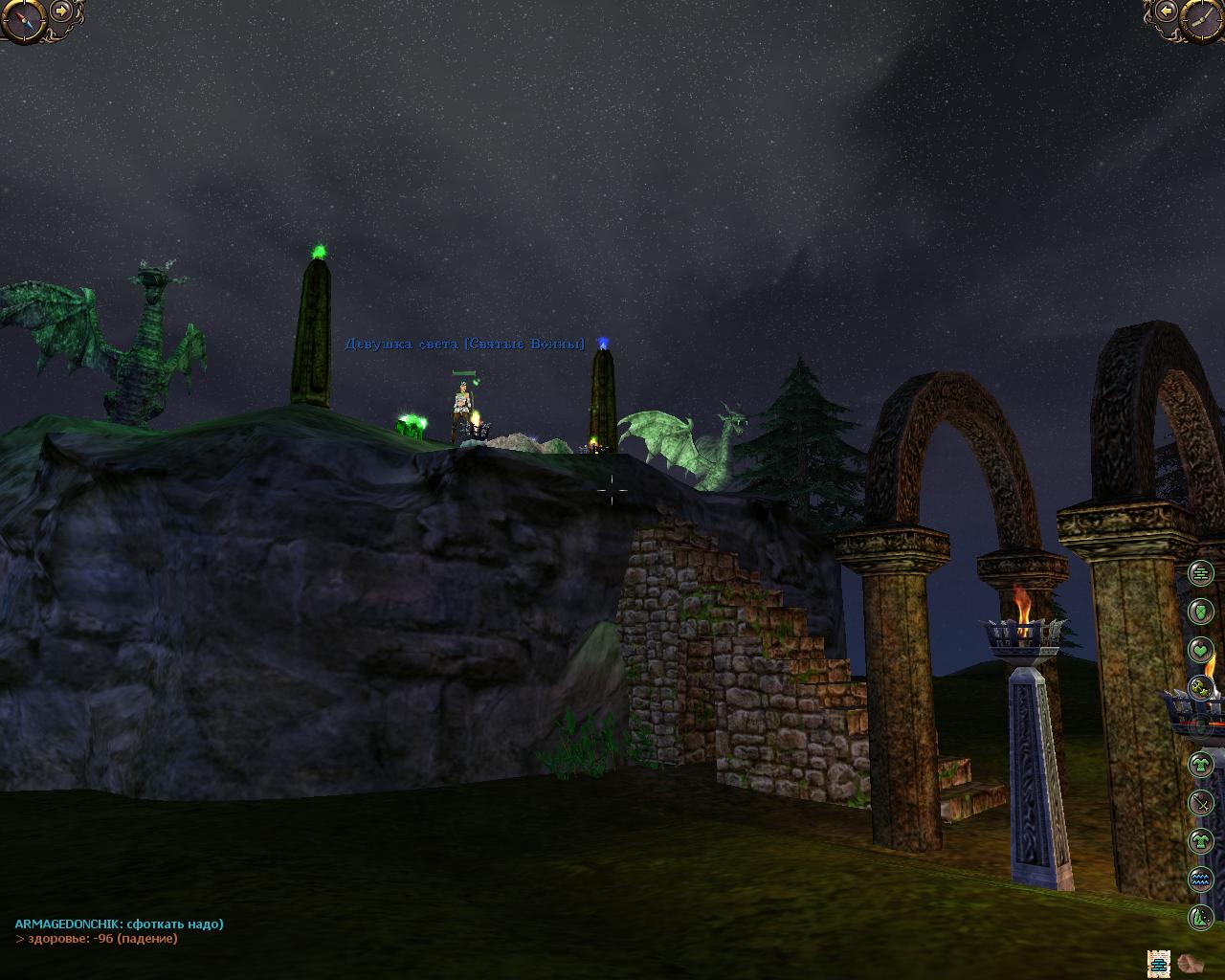1225x980 pixels.
Task: Select the blue waves icon
Action: (x=1200, y=880)
